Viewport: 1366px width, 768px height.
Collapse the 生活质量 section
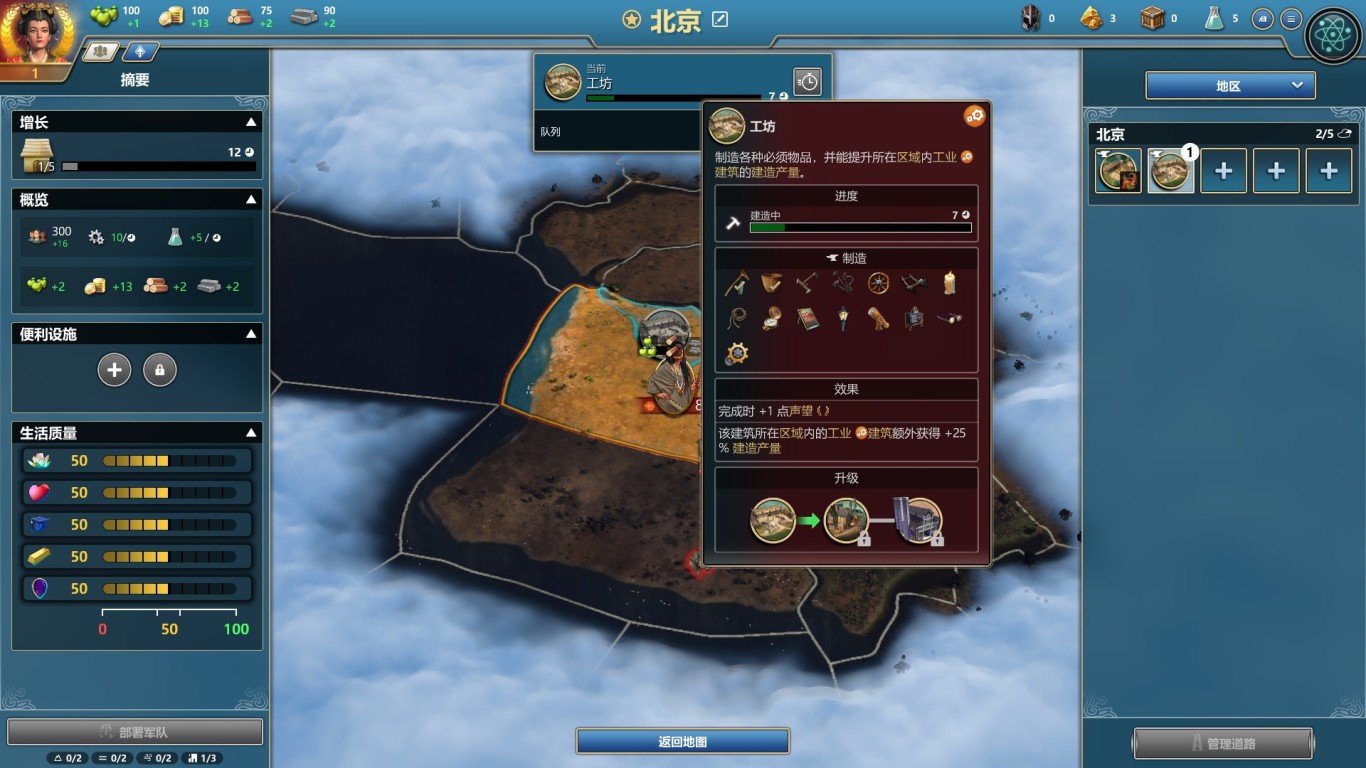[x=251, y=433]
